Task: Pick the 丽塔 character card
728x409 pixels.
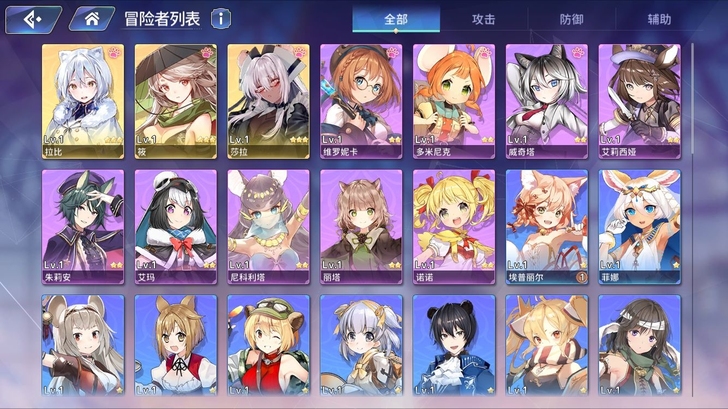Action: click(x=360, y=226)
